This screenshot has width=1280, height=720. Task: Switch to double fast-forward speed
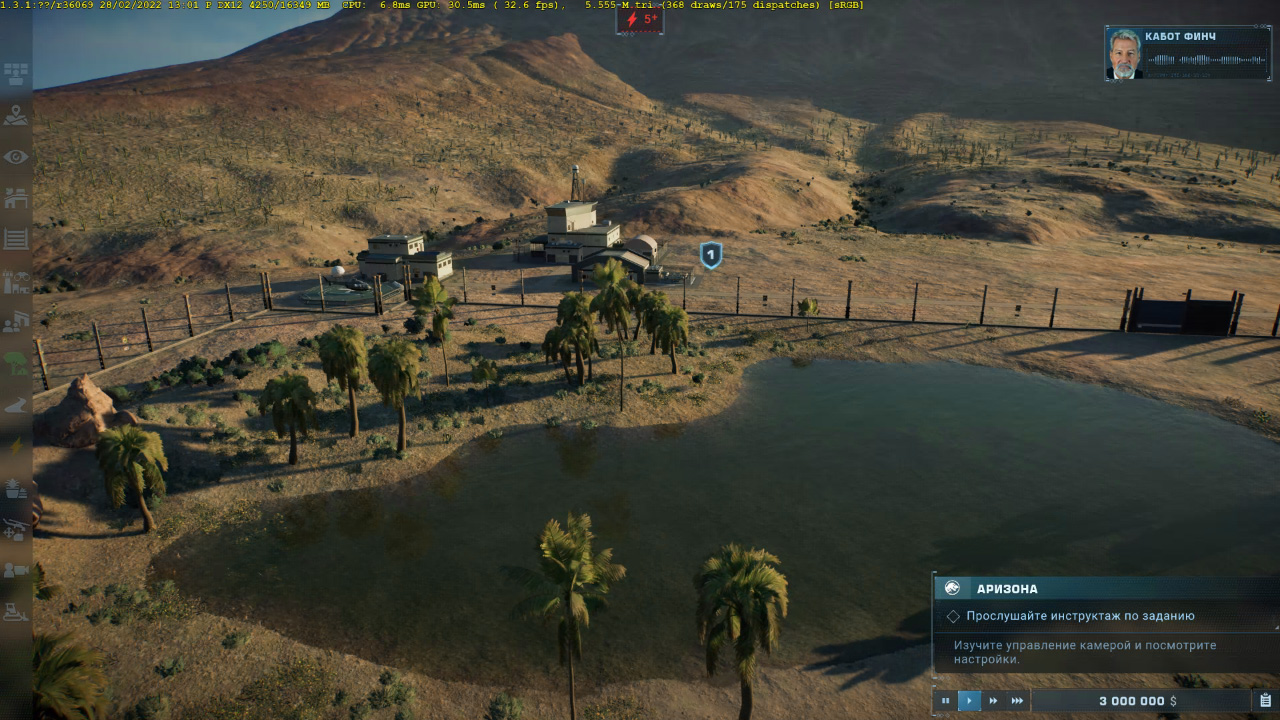993,701
